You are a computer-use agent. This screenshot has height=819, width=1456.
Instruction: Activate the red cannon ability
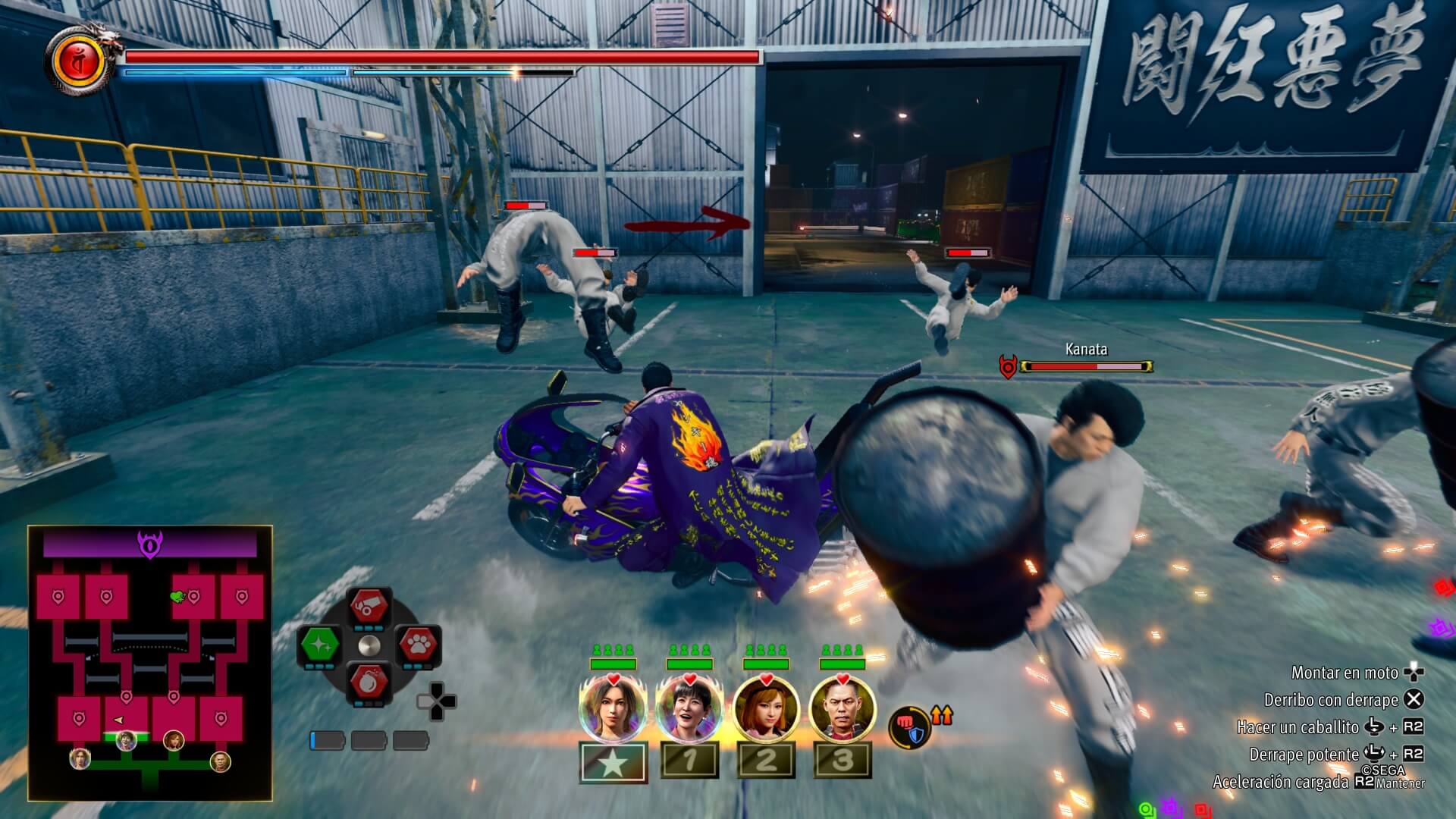[369, 607]
